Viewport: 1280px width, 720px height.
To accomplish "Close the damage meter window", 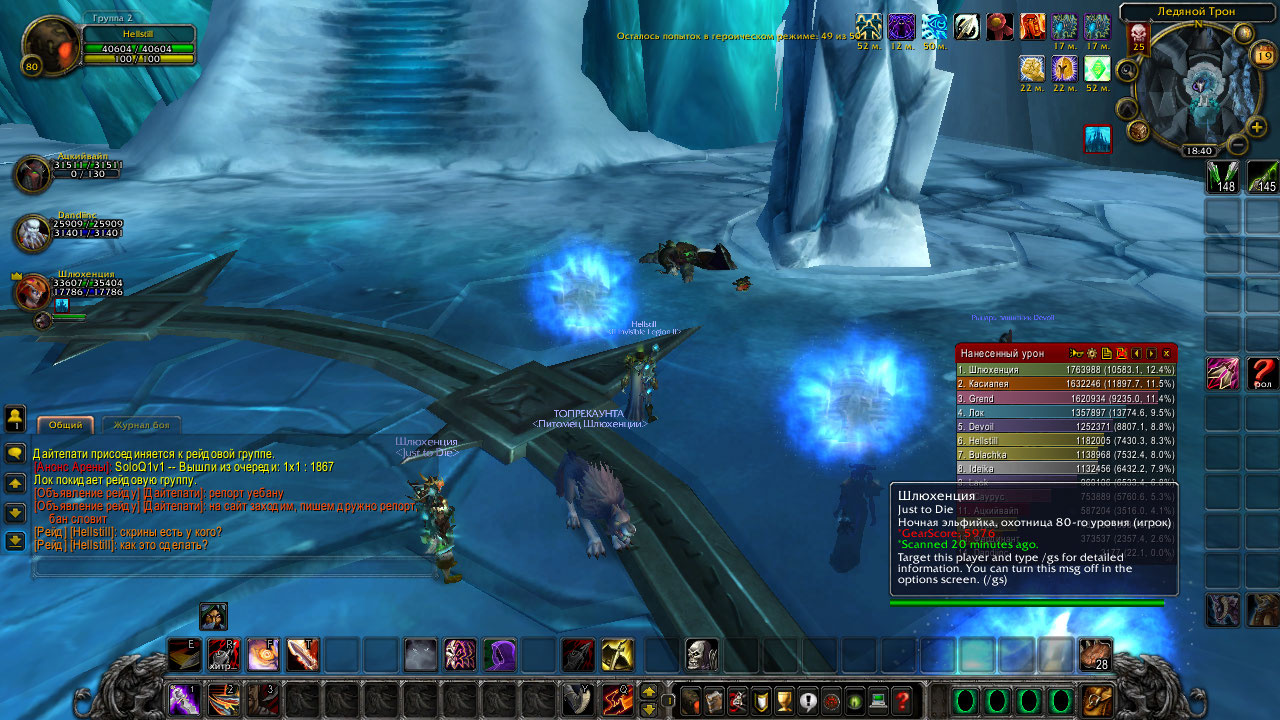I will [x=1166, y=353].
